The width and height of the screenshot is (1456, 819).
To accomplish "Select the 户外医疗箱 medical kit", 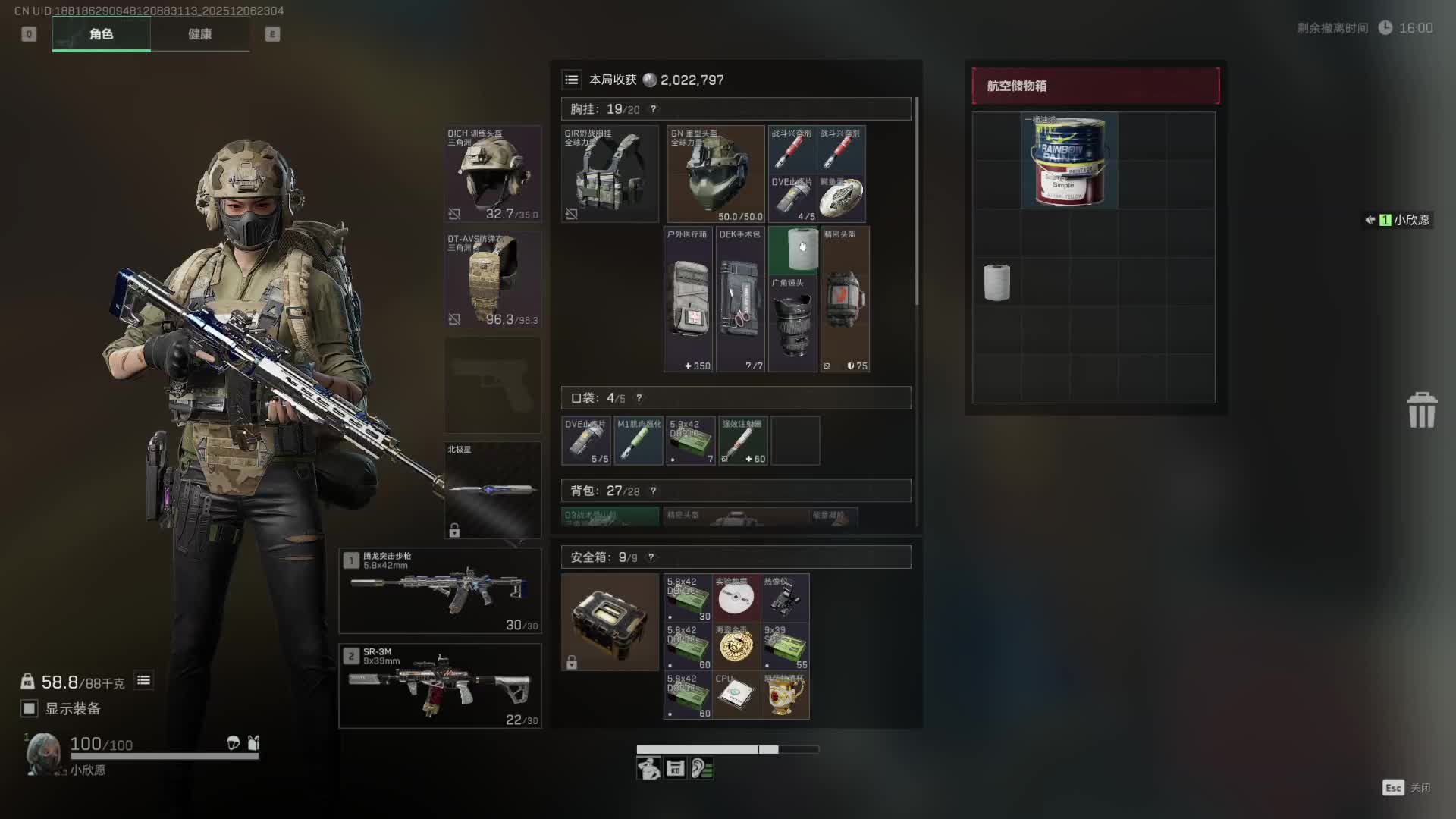I will click(688, 300).
